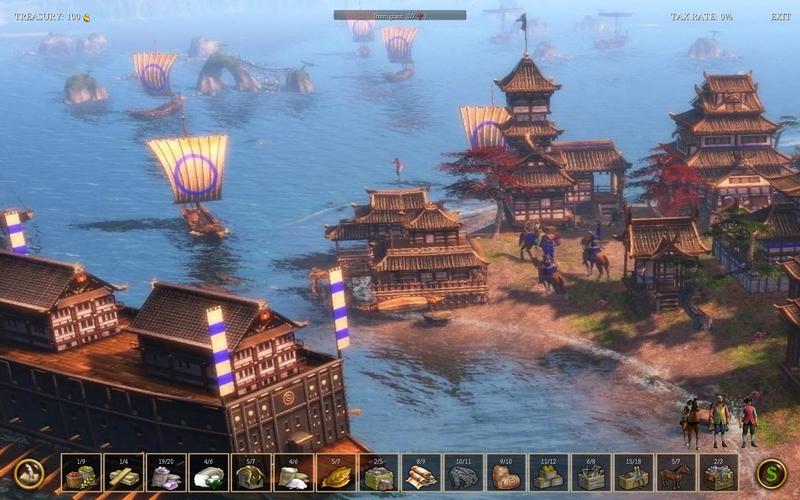Screen dimensions: 800x500
Task: Select the rolled scrolls goods slot
Action: 420,473
